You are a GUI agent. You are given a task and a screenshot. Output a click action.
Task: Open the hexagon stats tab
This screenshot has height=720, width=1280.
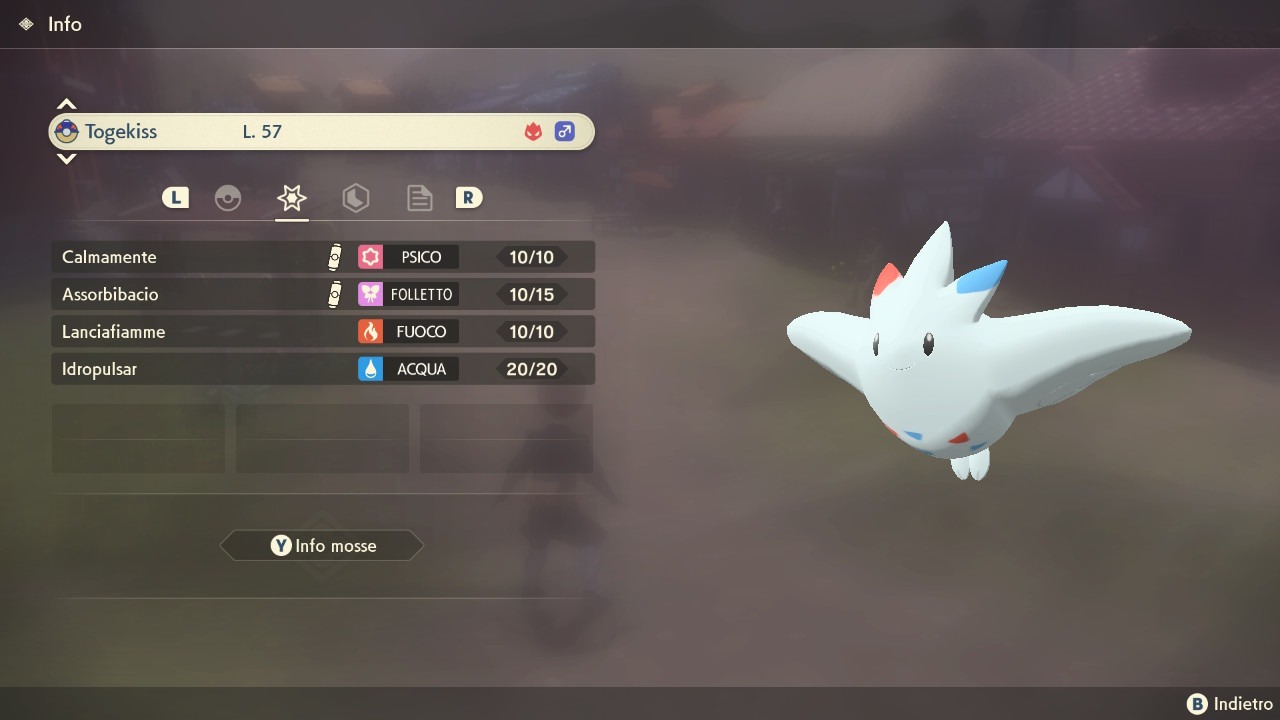(x=355, y=198)
